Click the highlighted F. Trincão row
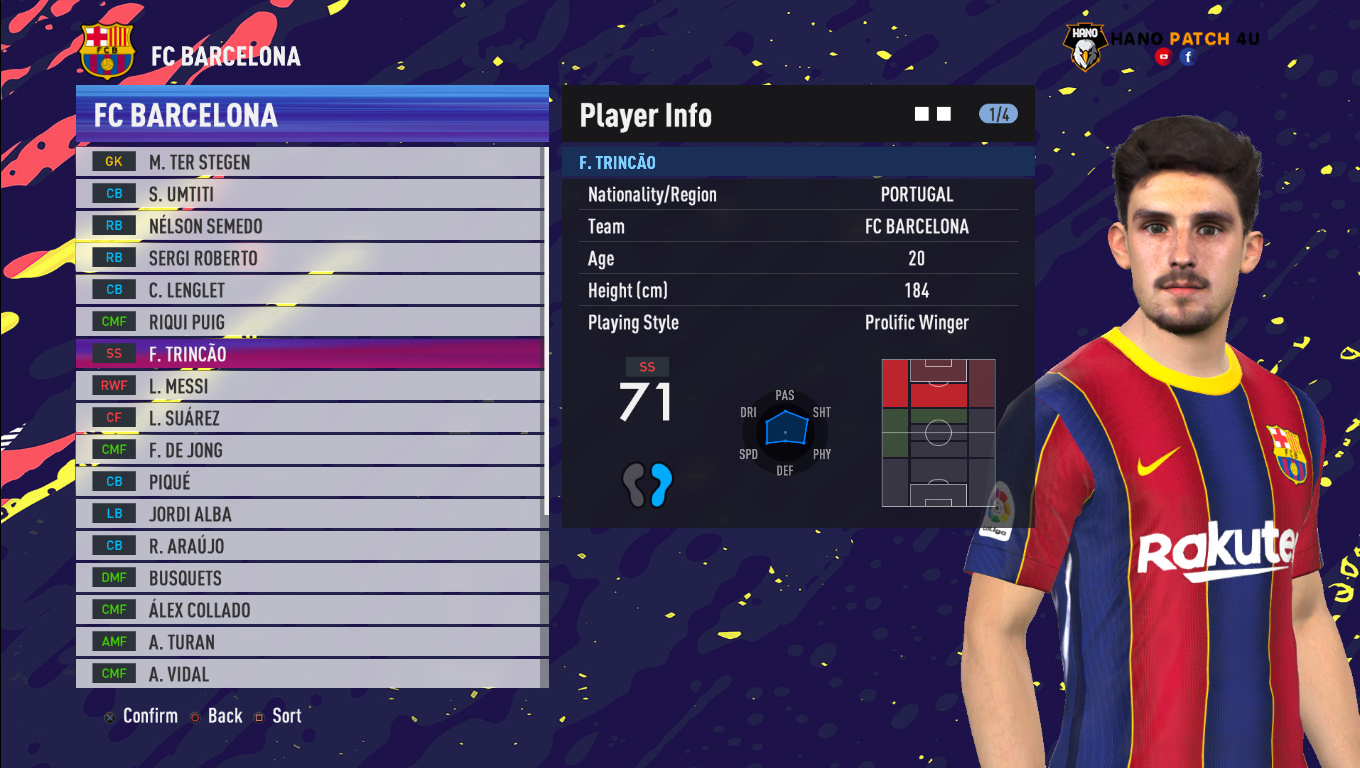 [310, 354]
